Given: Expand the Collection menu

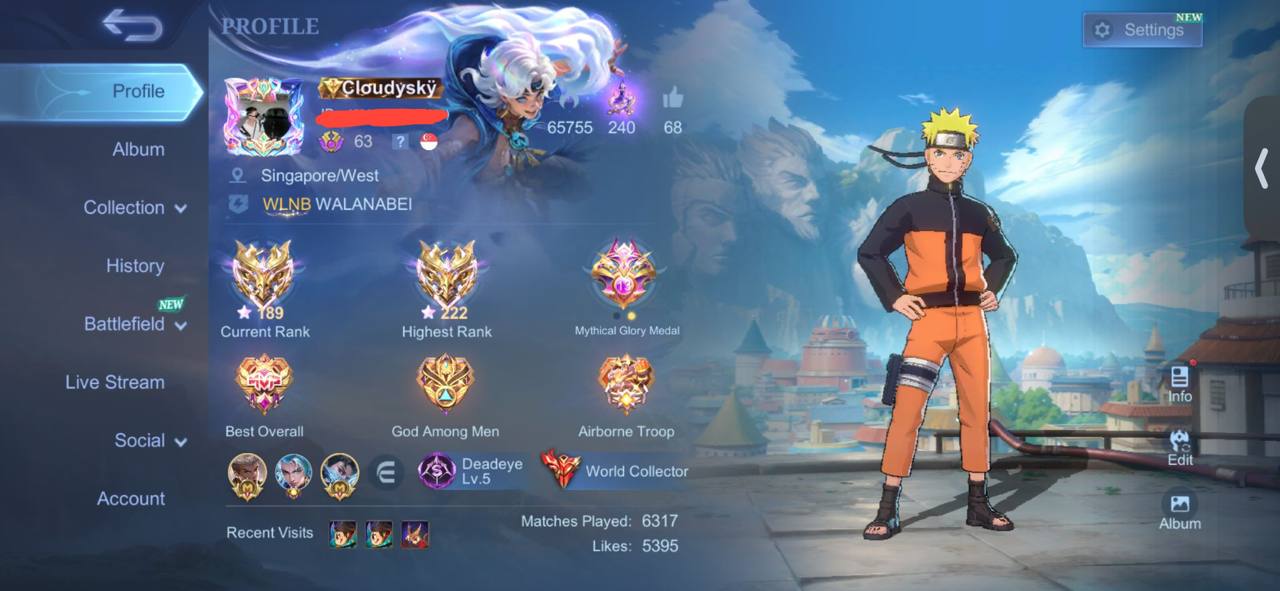Looking at the screenshot, I should [x=135, y=208].
